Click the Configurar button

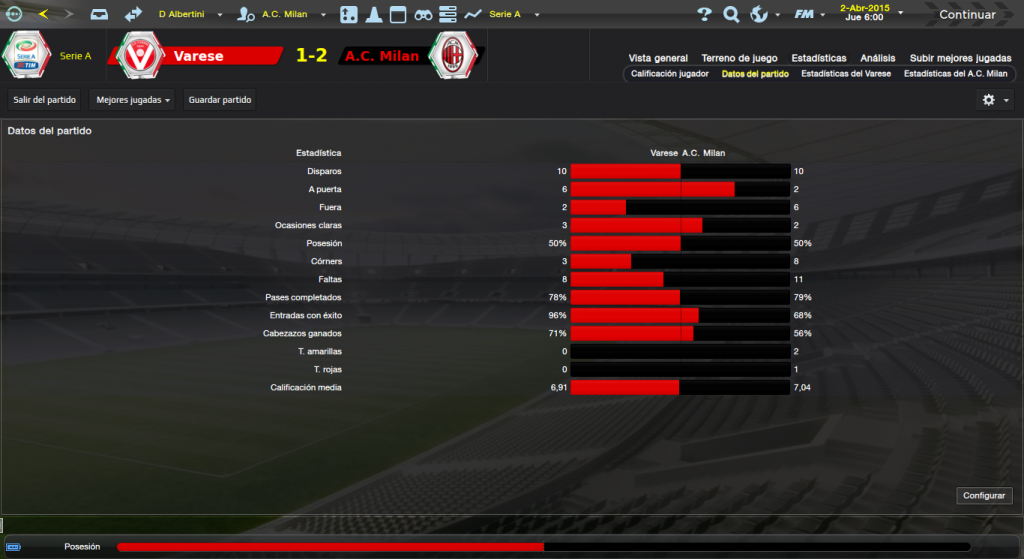[x=986, y=496]
